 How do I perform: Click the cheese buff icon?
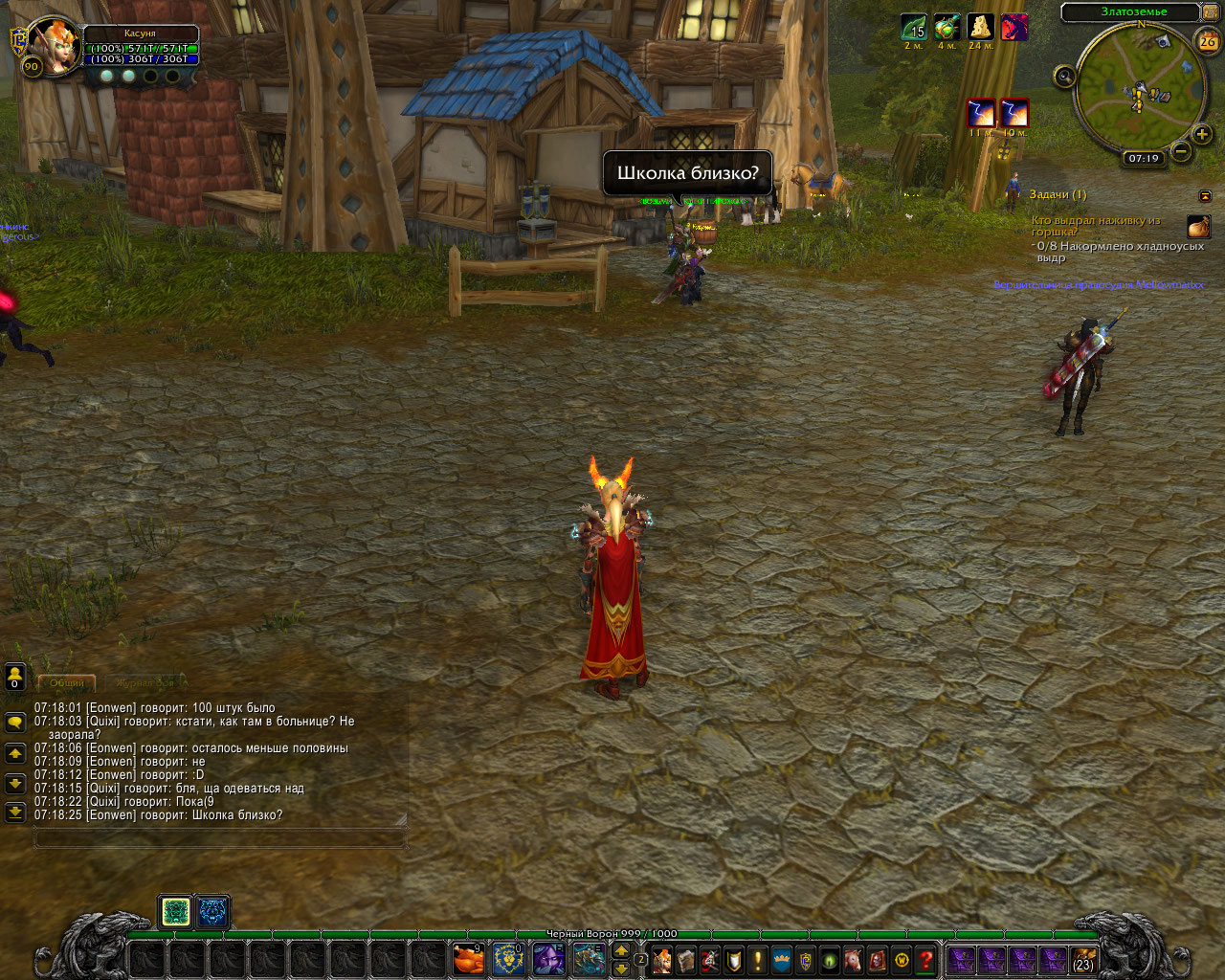[979, 27]
